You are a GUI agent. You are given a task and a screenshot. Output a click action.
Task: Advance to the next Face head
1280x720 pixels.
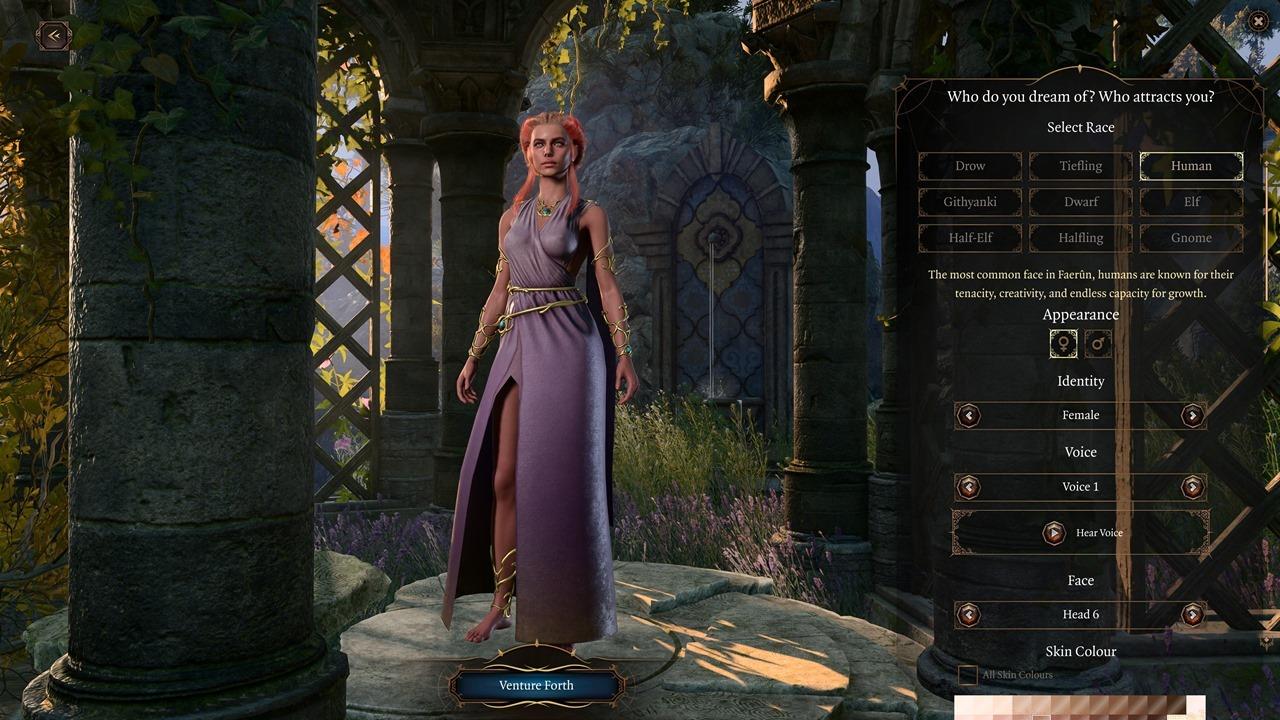click(x=1192, y=614)
